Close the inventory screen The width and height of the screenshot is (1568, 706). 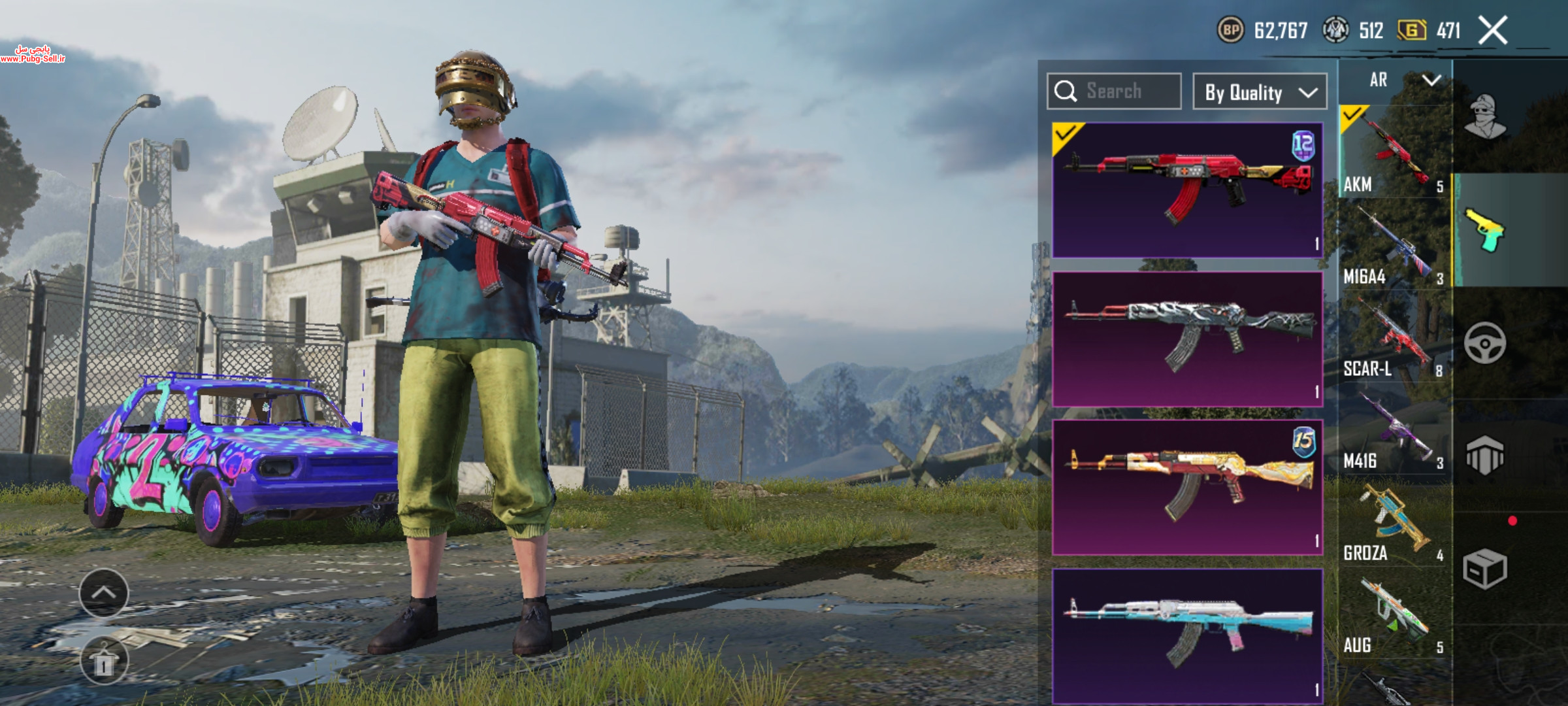click(1493, 31)
